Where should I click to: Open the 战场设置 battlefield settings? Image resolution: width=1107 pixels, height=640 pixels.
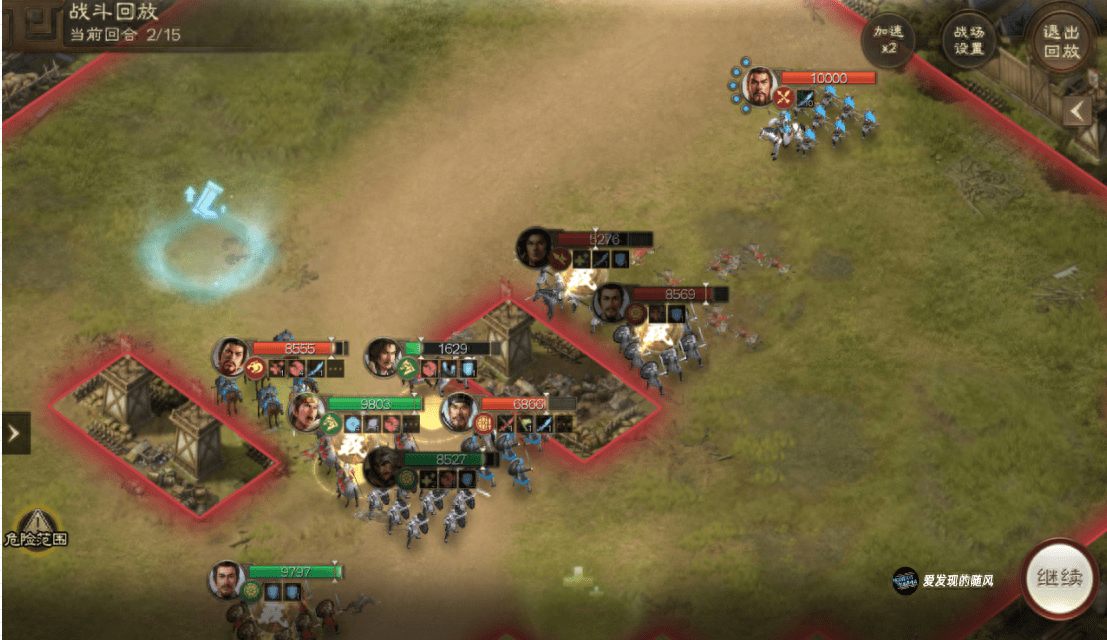click(x=969, y=40)
